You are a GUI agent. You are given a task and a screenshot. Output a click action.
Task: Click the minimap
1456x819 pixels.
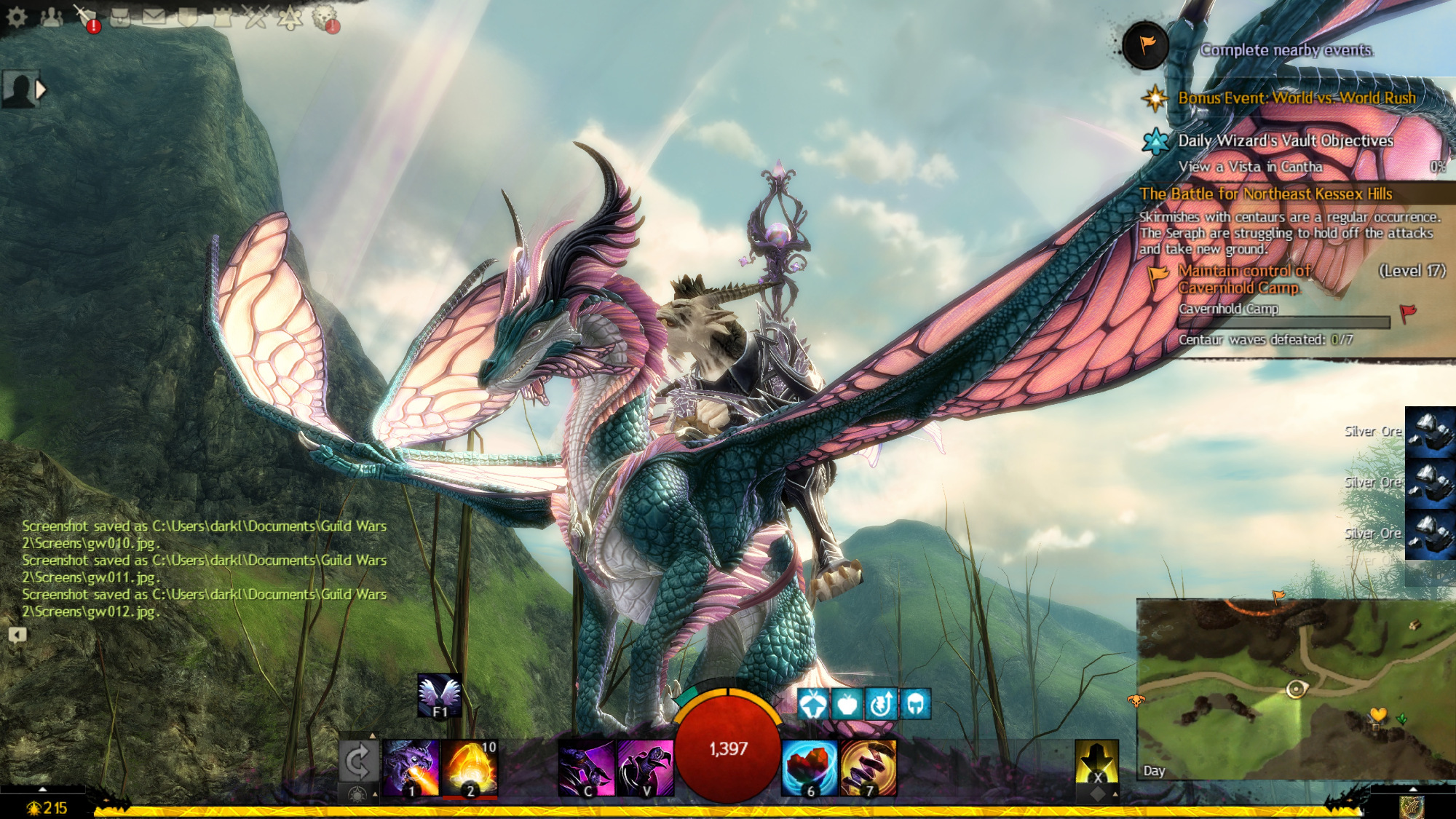1296,689
